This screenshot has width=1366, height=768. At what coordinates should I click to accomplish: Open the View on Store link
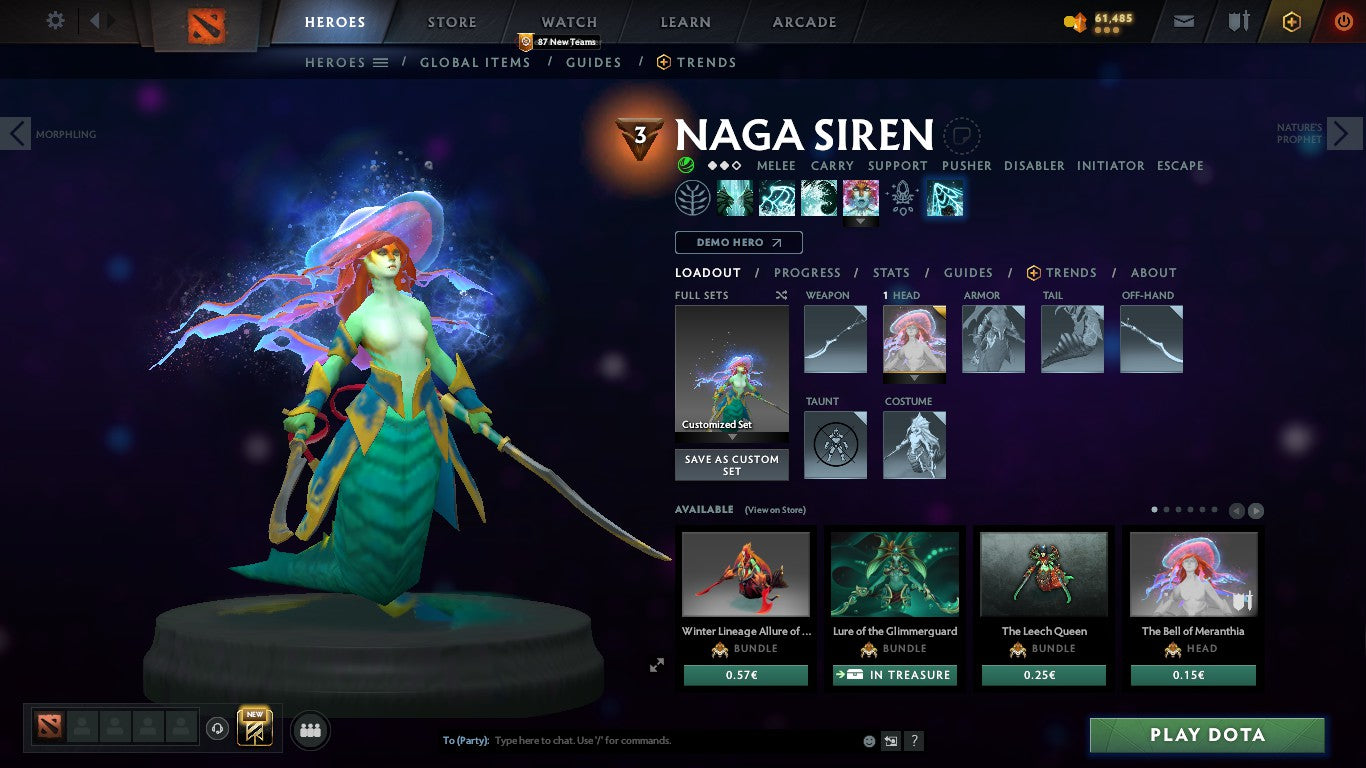[774, 510]
